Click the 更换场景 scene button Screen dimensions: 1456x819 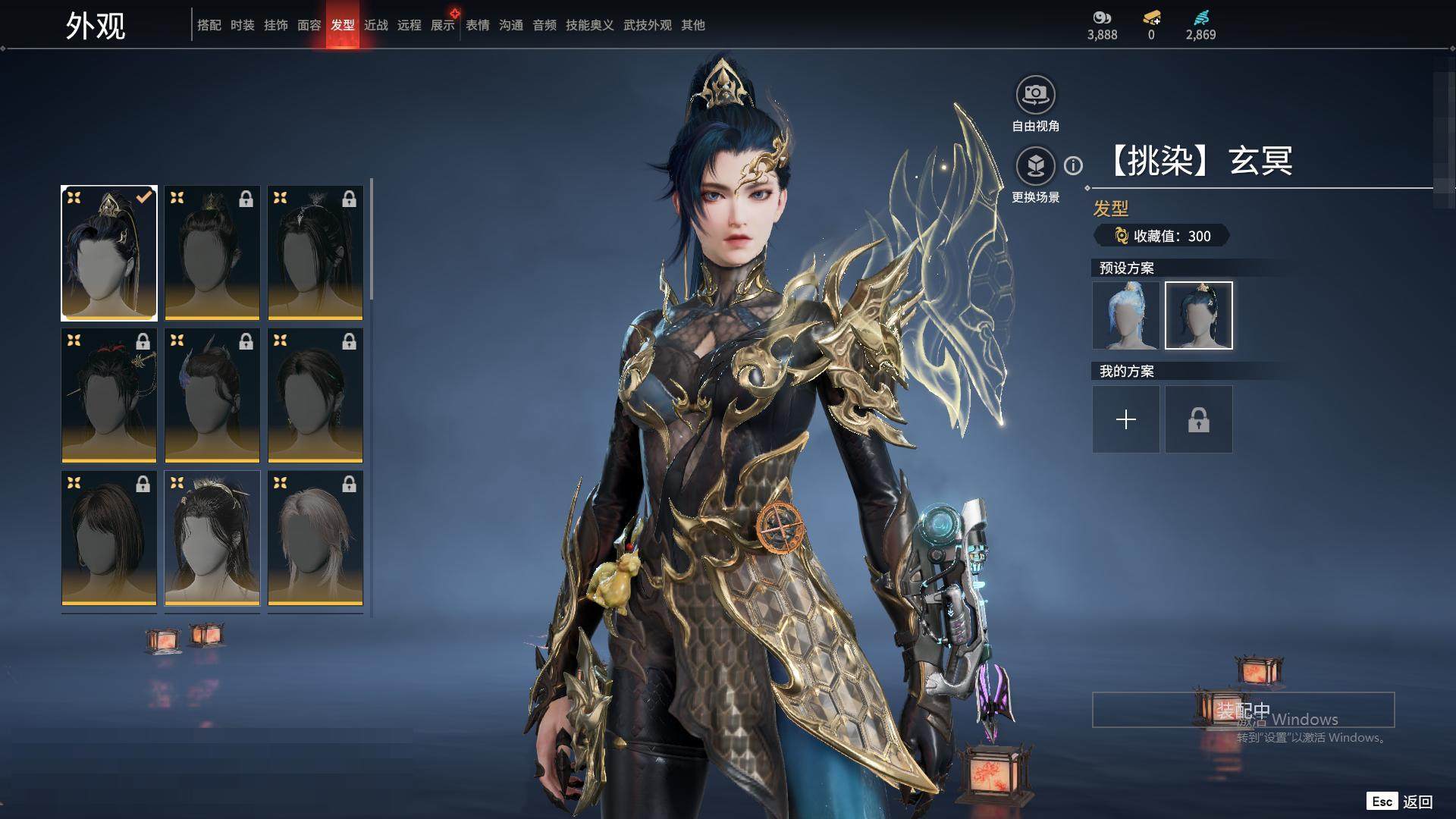click(x=1035, y=166)
